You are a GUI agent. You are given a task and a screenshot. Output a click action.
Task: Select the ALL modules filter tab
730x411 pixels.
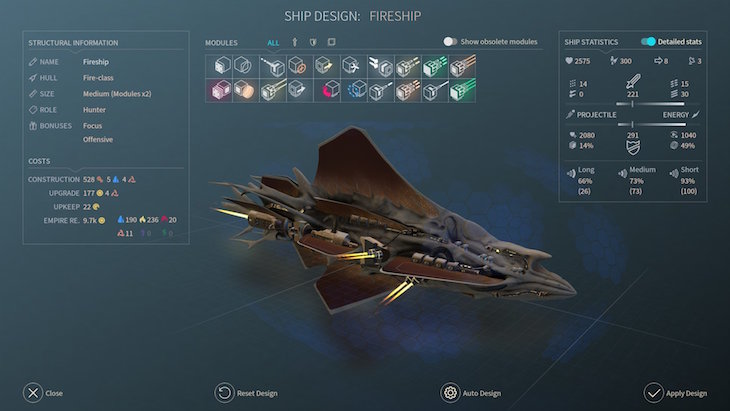[x=273, y=43]
